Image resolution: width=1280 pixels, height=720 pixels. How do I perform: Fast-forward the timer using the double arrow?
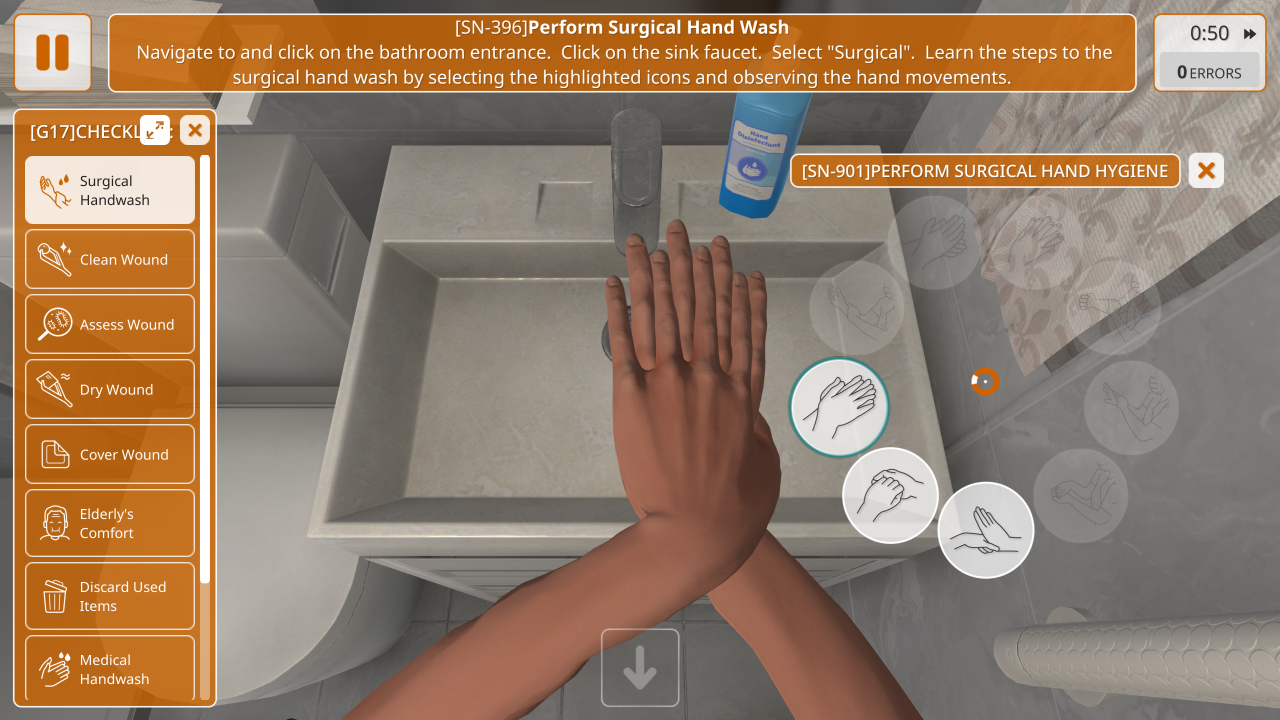[1250, 34]
